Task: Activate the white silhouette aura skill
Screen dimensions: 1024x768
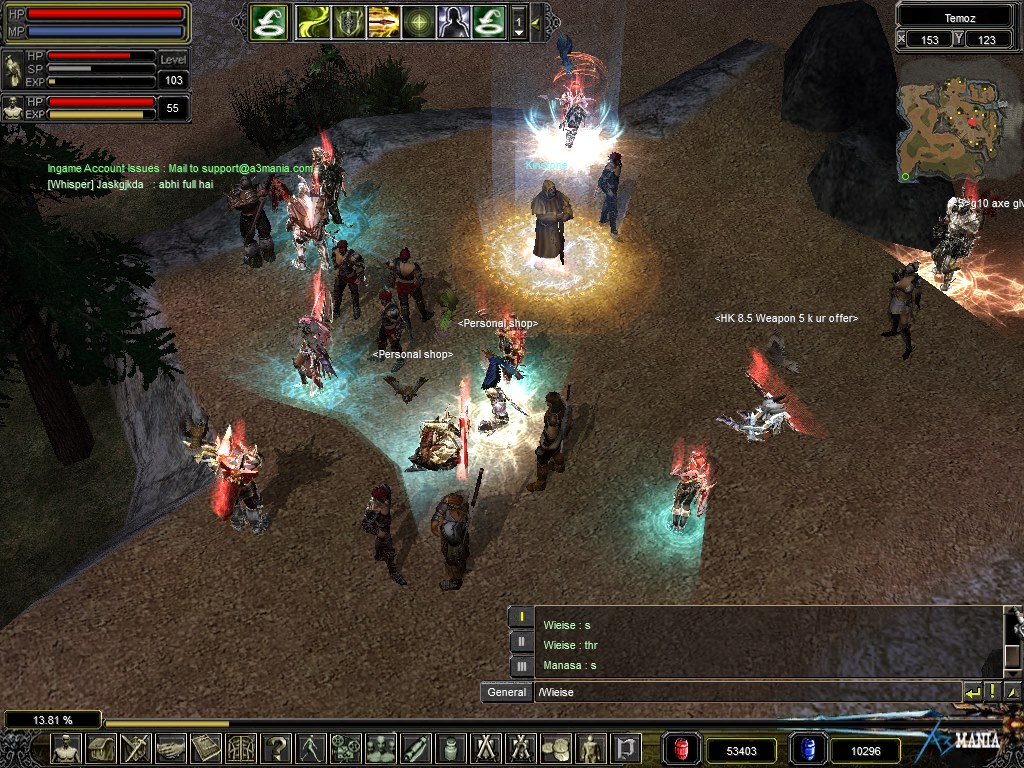Action: point(453,21)
